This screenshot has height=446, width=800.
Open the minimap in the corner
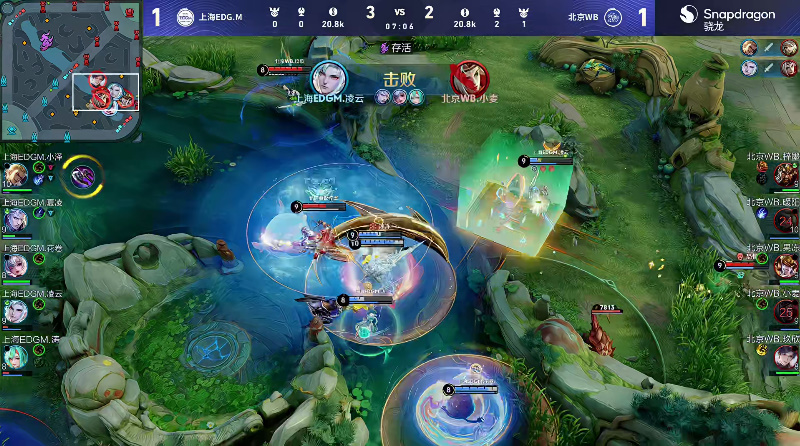point(70,70)
